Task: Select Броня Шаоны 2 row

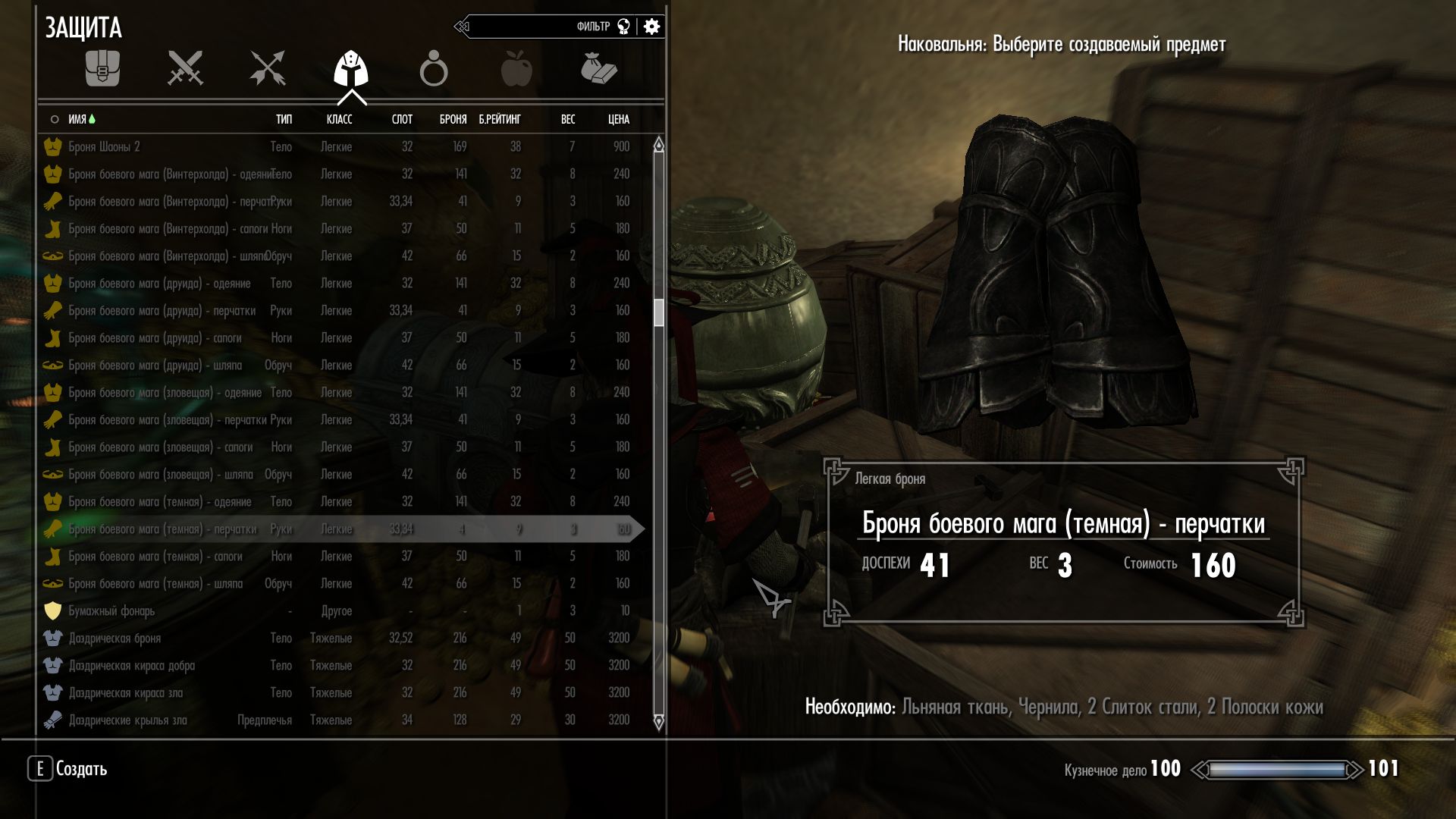Action: click(105, 146)
